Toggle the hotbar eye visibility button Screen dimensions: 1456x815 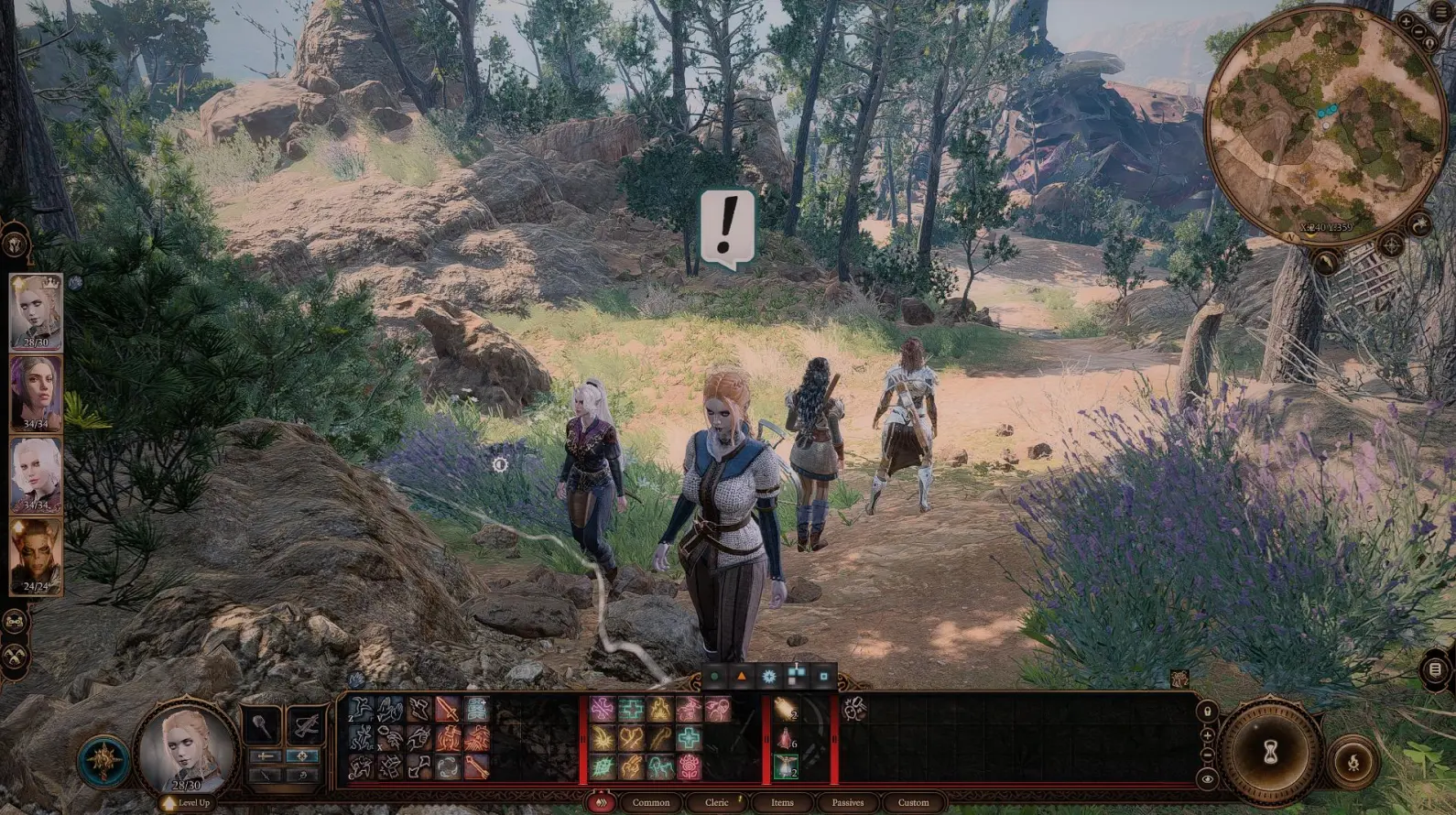click(1208, 778)
